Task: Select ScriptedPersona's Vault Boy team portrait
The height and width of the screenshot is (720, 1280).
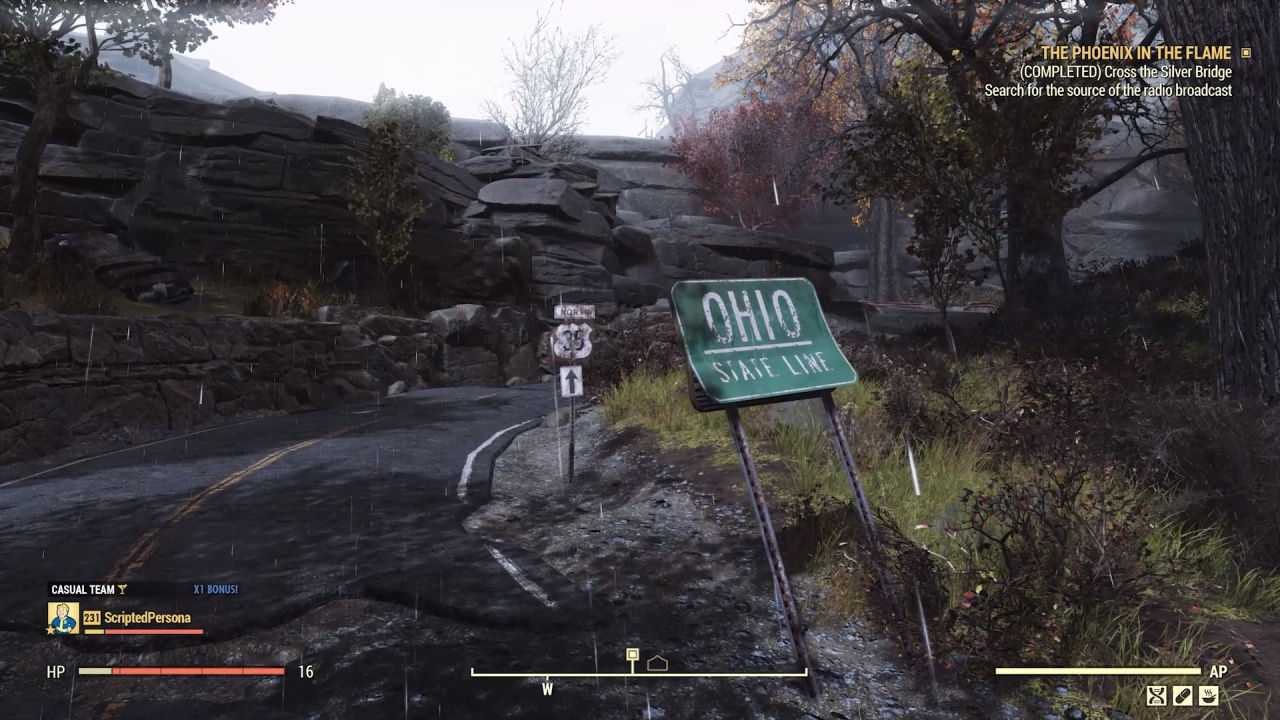Action: [x=63, y=618]
